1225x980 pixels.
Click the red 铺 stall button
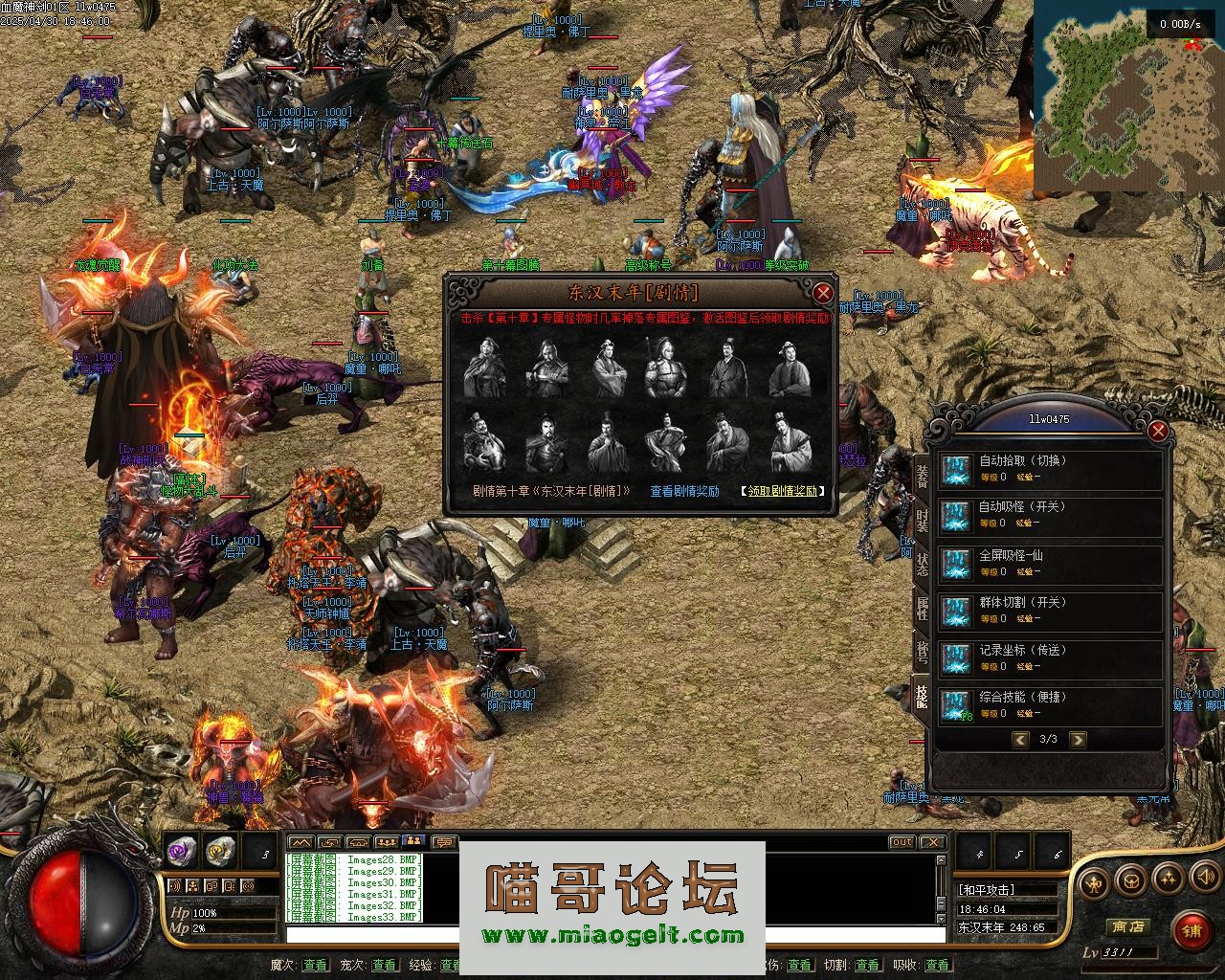coord(1191,928)
